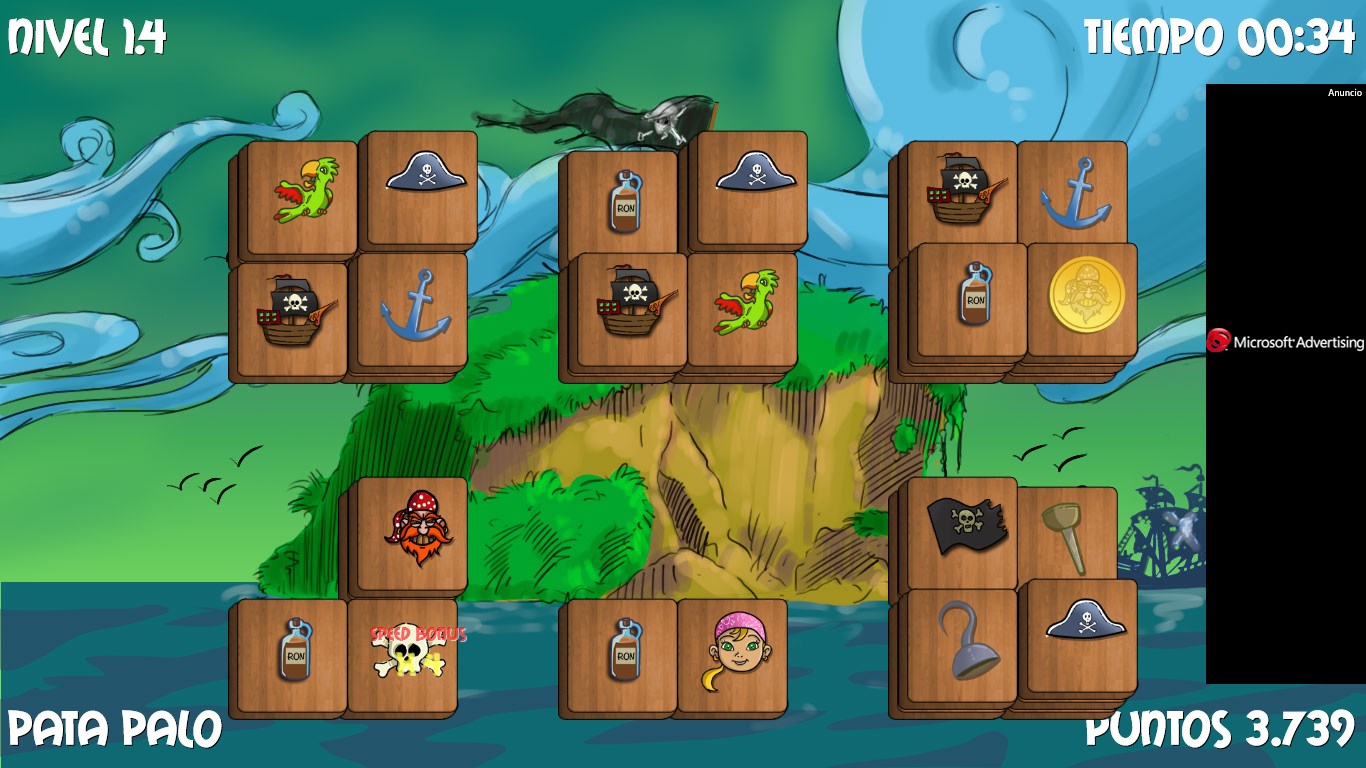Pick the wooden peg leg tile

coord(1066,534)
